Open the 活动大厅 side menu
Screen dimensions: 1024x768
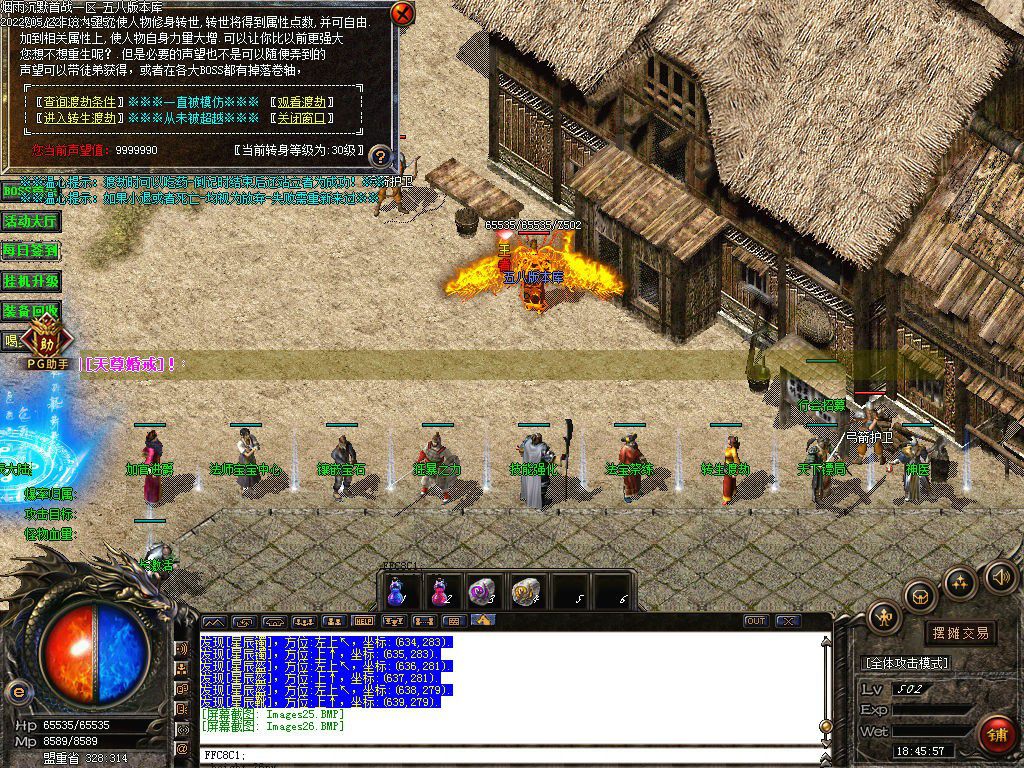pos(30,221)
